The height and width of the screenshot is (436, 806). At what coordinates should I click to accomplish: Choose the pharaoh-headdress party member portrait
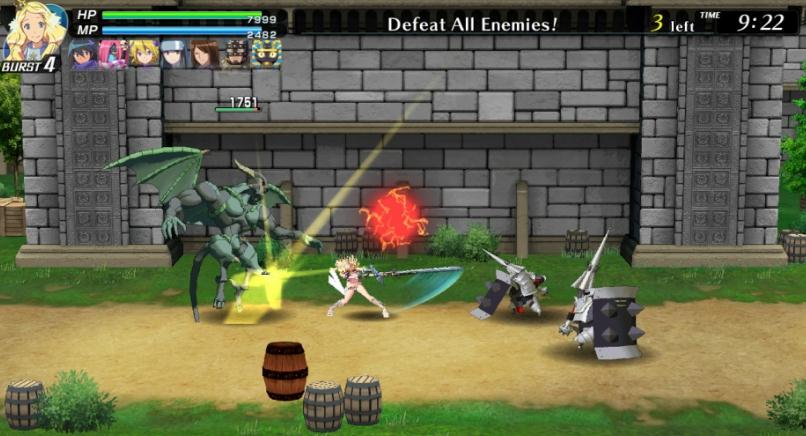[x=266, y=53]
